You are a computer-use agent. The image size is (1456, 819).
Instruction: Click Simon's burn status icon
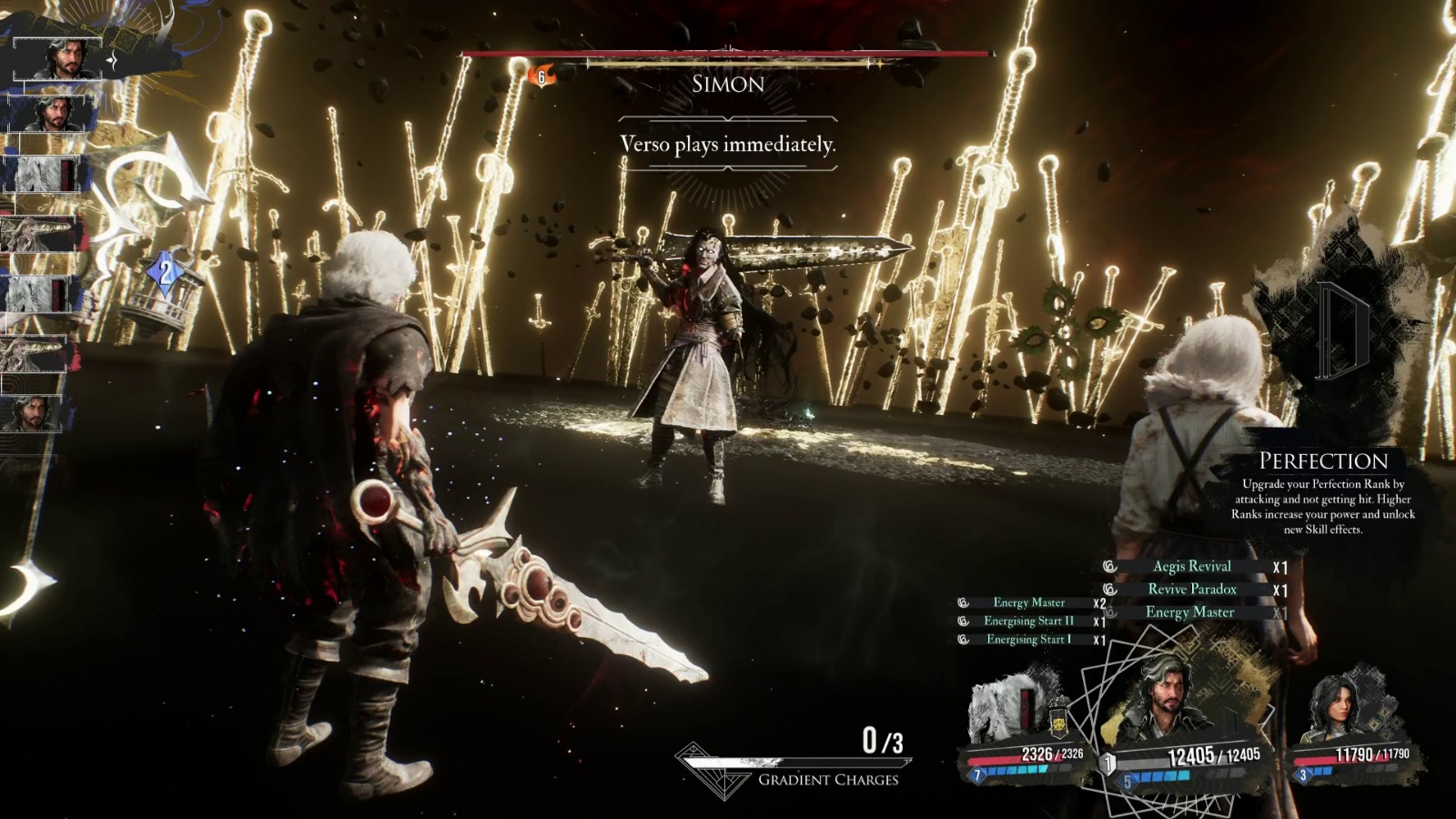(541, 76)
